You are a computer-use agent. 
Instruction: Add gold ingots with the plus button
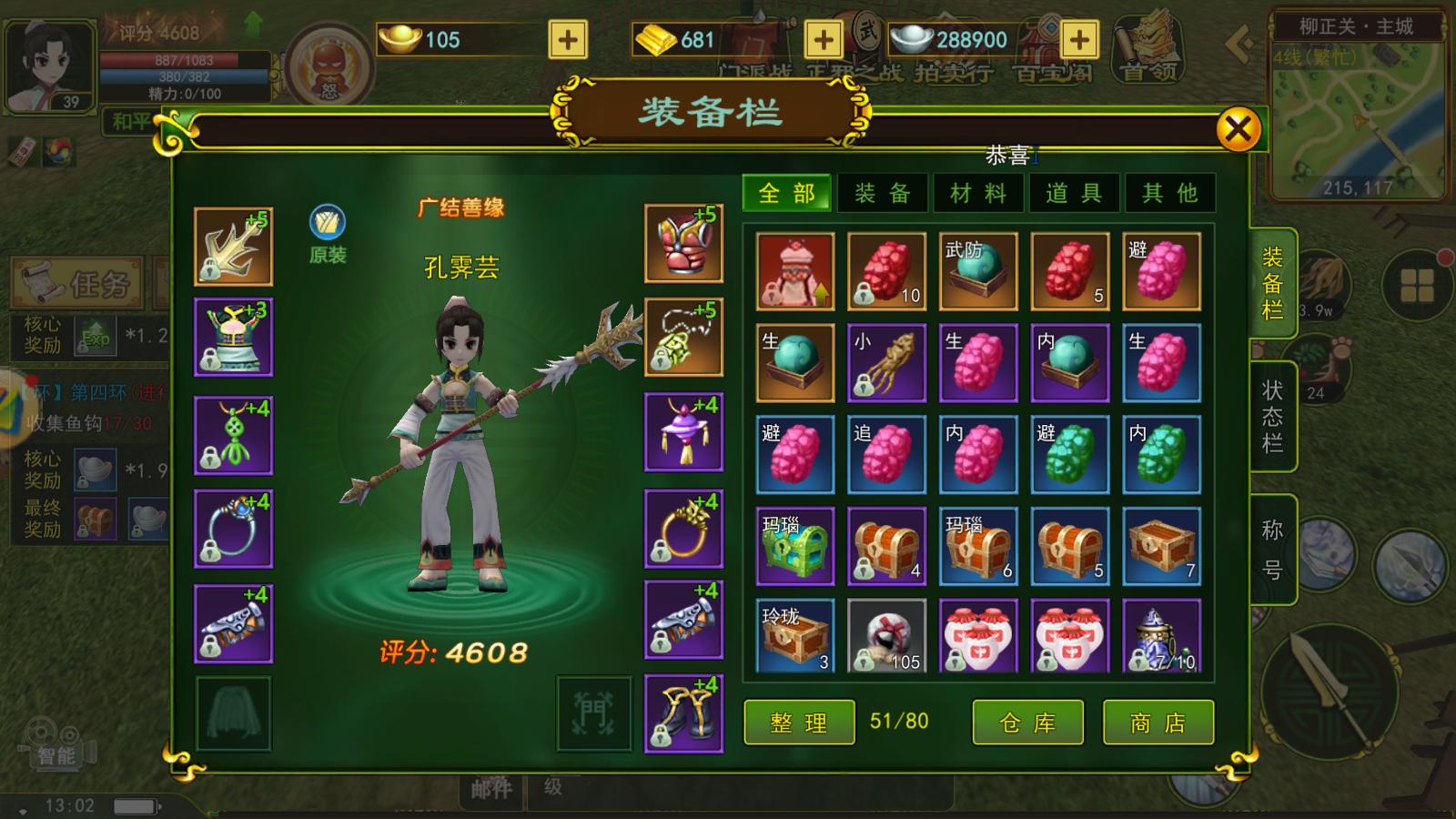(x=568, y=40)
